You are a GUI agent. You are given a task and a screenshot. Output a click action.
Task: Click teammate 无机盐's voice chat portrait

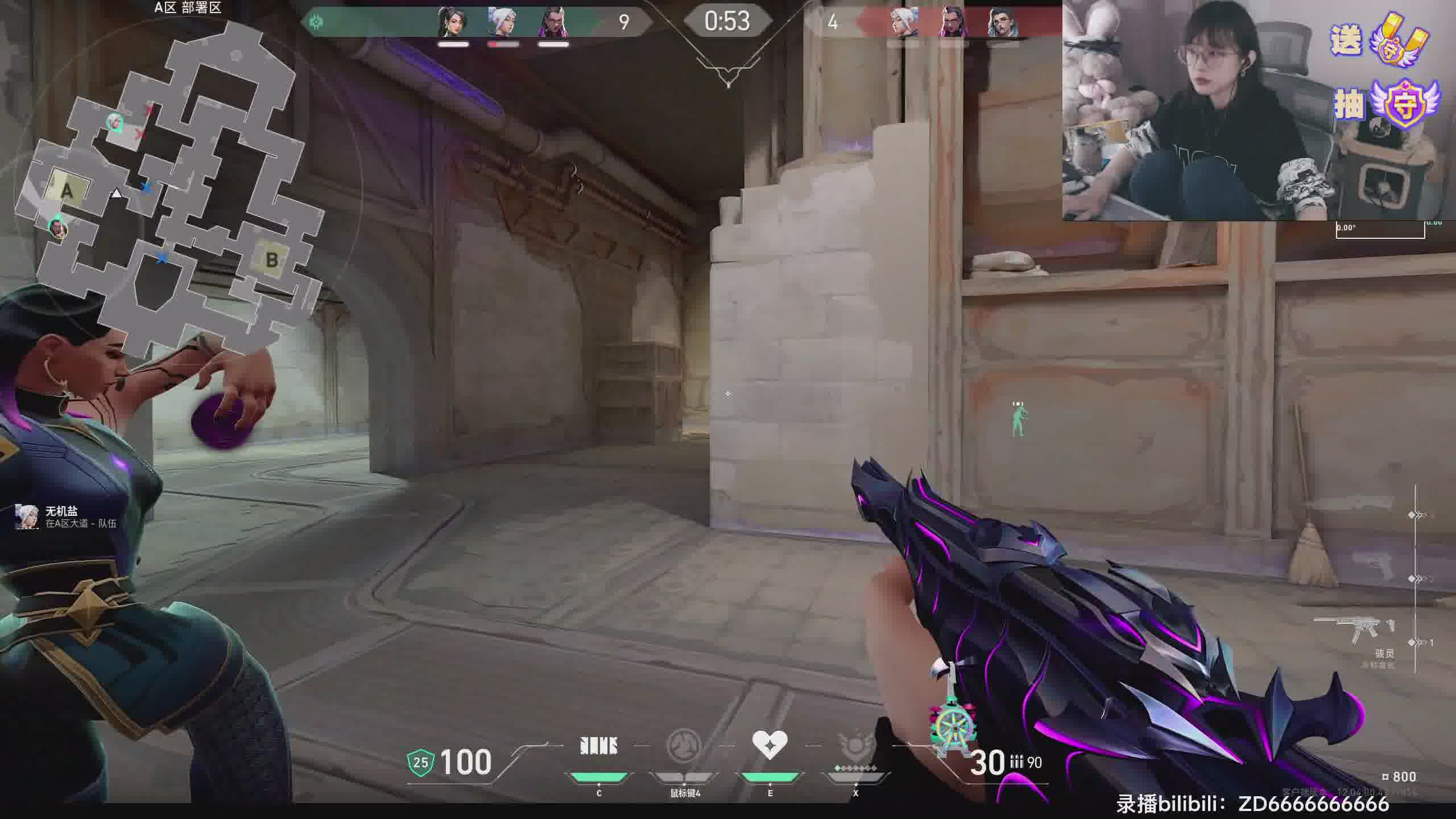coord(26,516)
